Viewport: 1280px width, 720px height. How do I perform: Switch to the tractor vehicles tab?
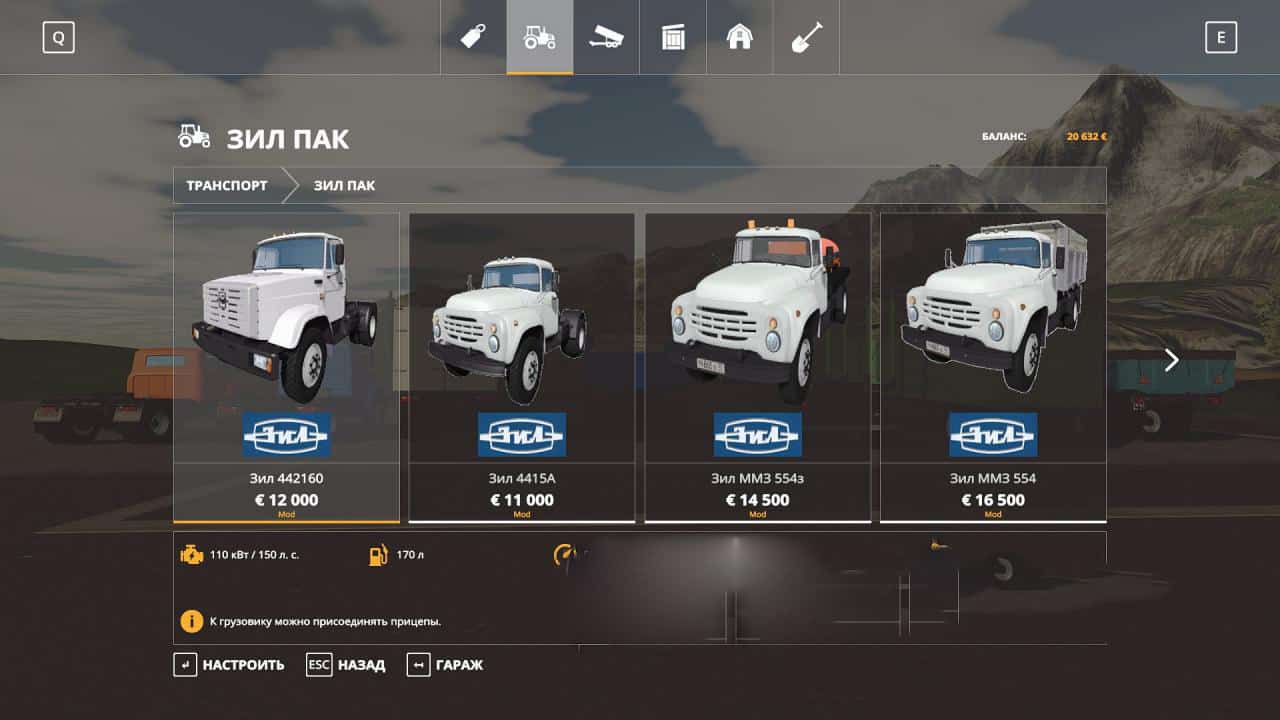pyautogui.click(x=540, y=38)
